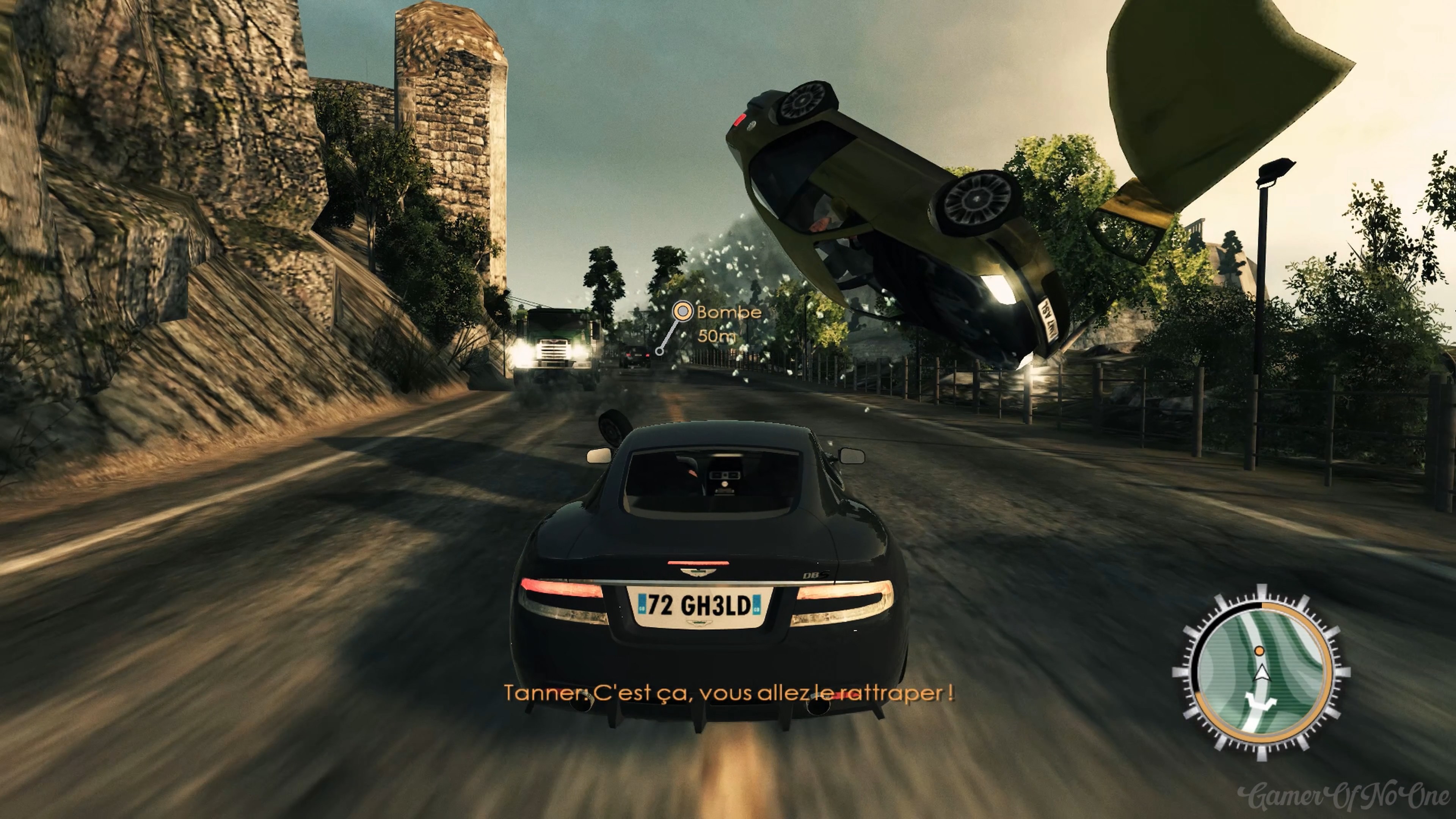Select the Bombe objective marker

pyautogui.click(x=683, y=311)
